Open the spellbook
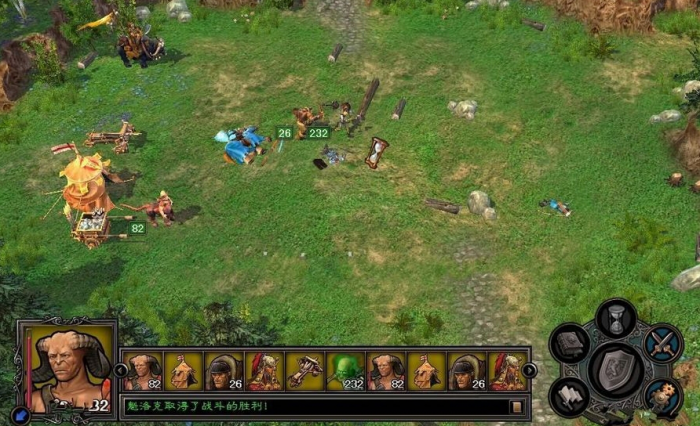 pos(570,345)
